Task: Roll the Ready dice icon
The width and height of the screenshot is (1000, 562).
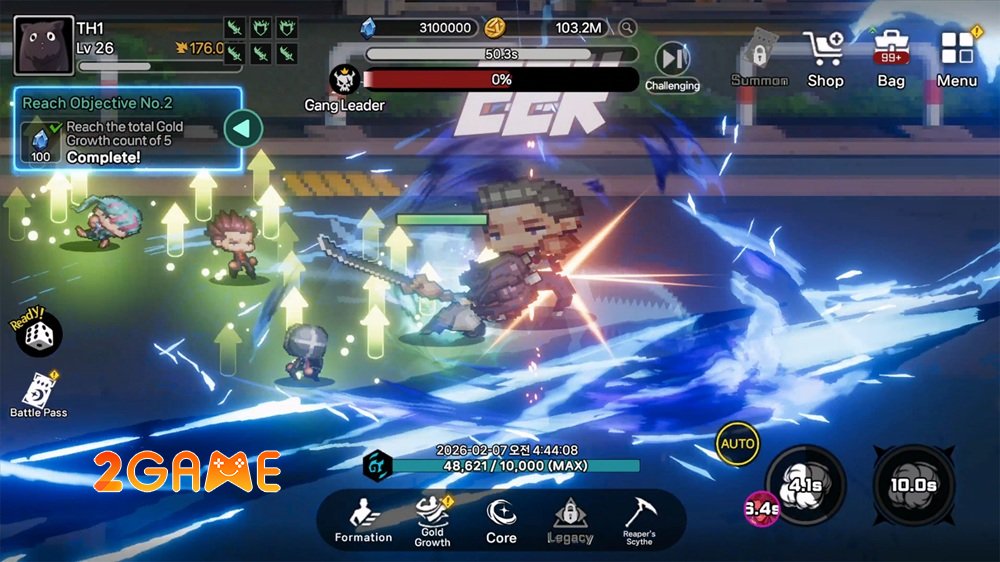Action: (39, 334)
